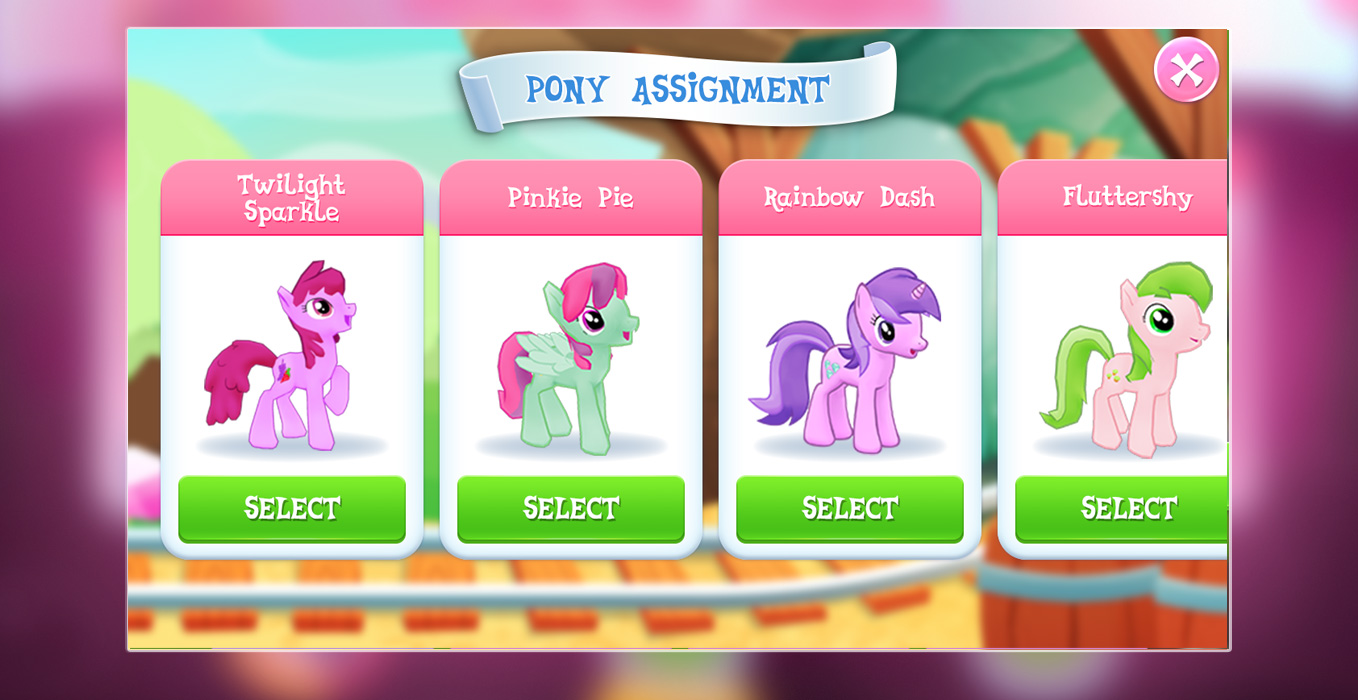1358x700 pixels.
Task: Close the Pony Assignment window
Action: tap(1186, 70)
